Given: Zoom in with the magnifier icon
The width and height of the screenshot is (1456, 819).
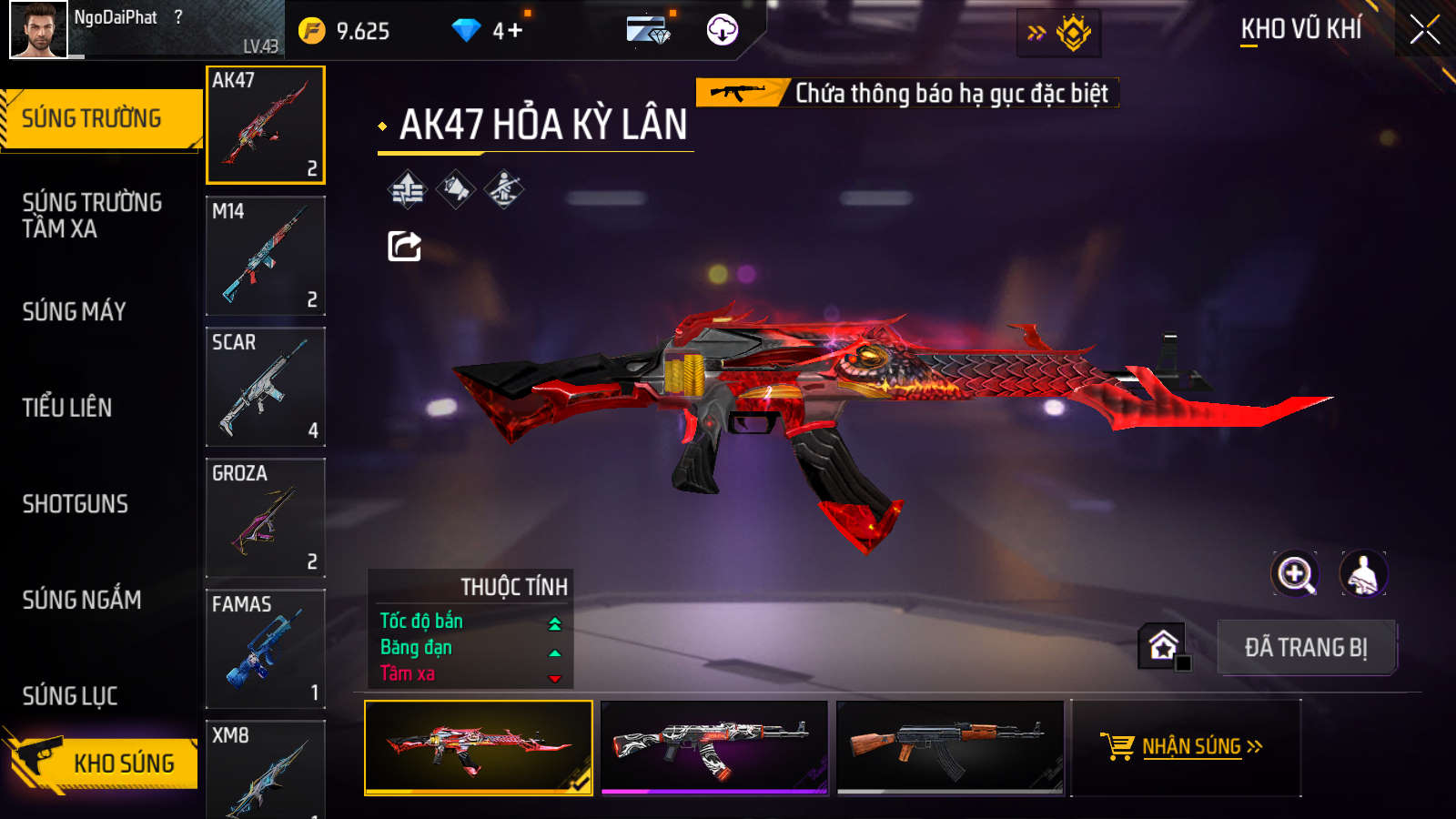Looking at the screenshot, I should coord(1295,574).
